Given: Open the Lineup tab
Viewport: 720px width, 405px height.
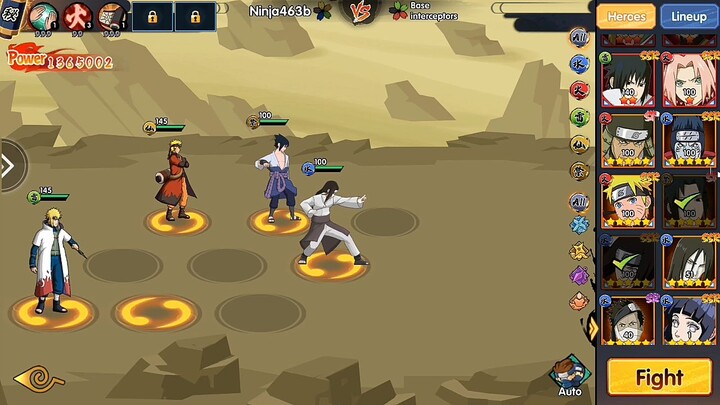Looking at the screenshot, I should point(688,16).
